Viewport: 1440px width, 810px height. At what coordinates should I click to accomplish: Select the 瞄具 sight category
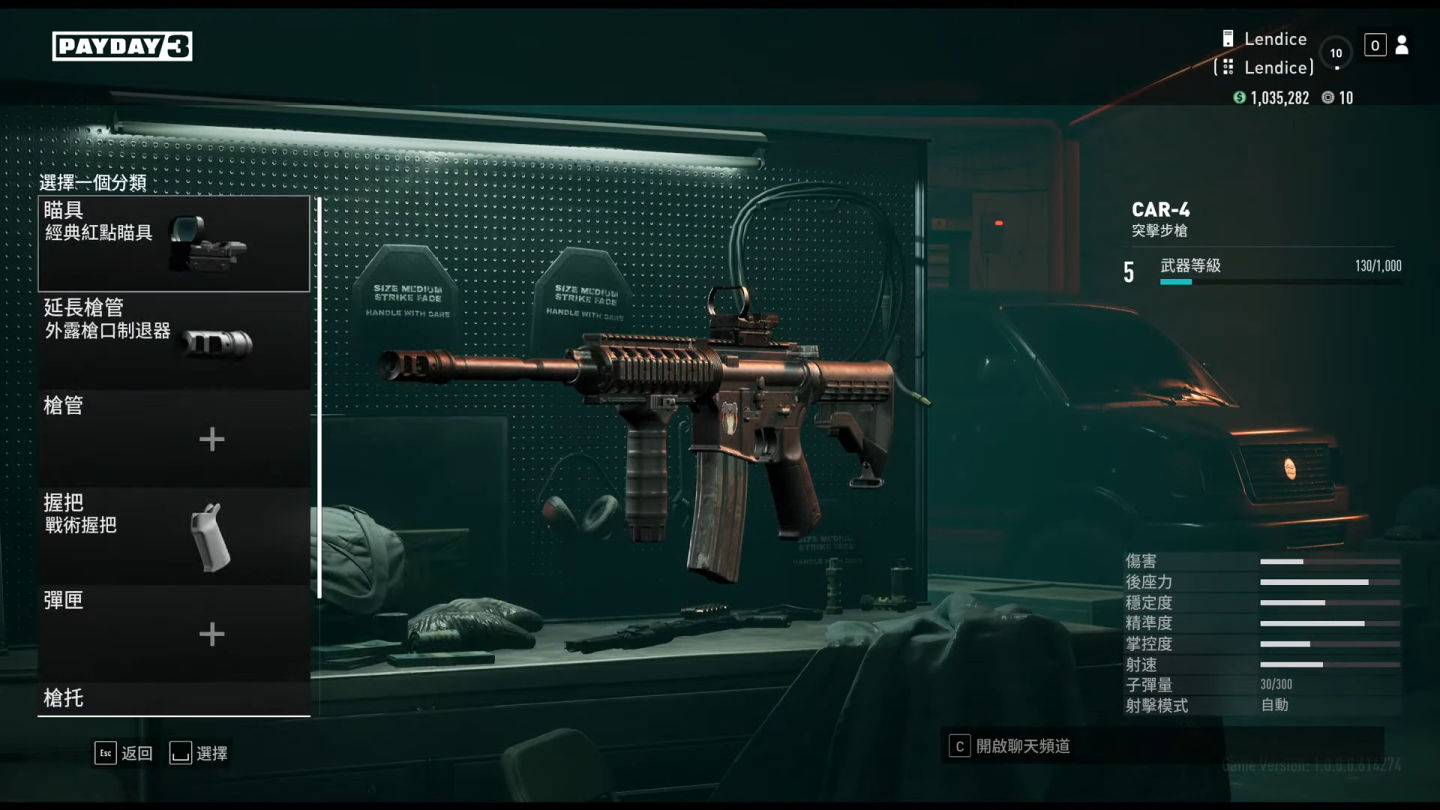click(174, 244)
